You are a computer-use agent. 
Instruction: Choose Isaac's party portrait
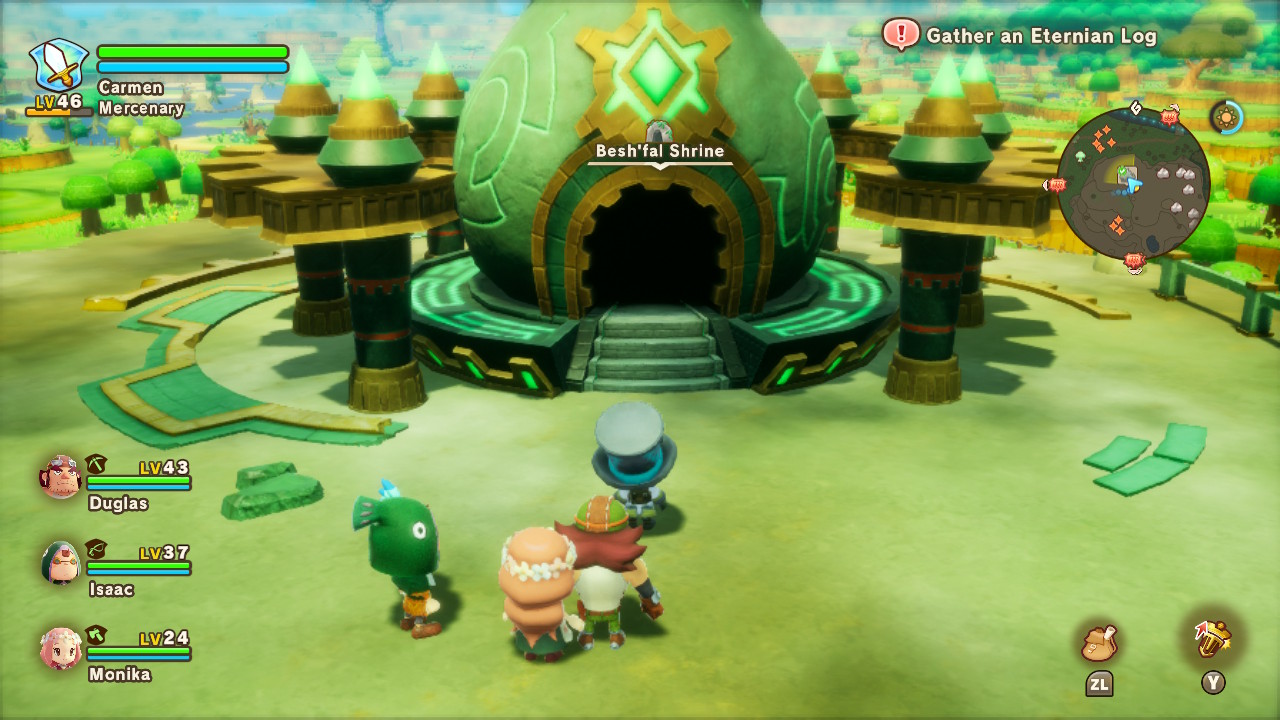click(x=61, y=563)
